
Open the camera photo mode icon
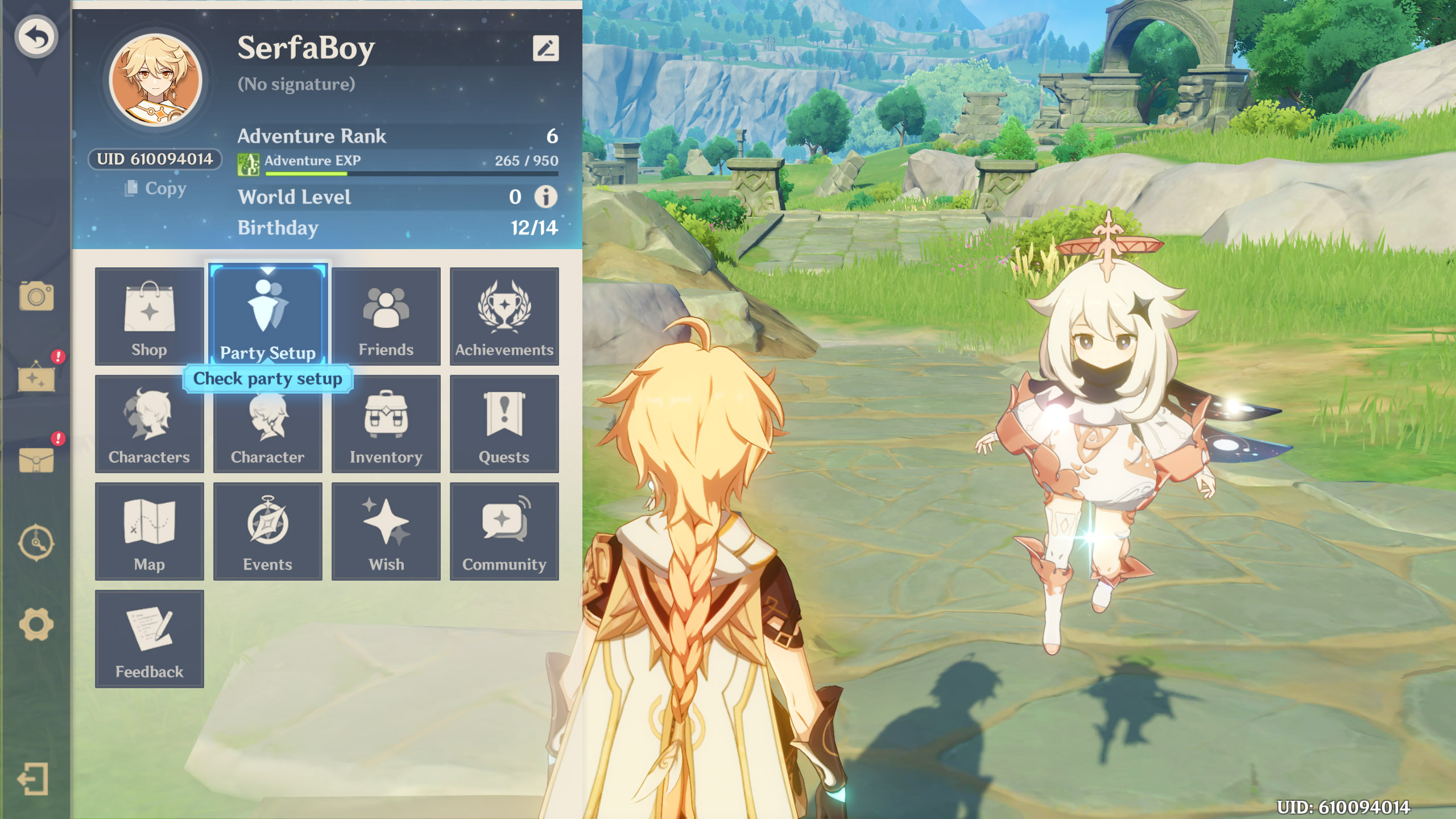[x=36, y=296]
